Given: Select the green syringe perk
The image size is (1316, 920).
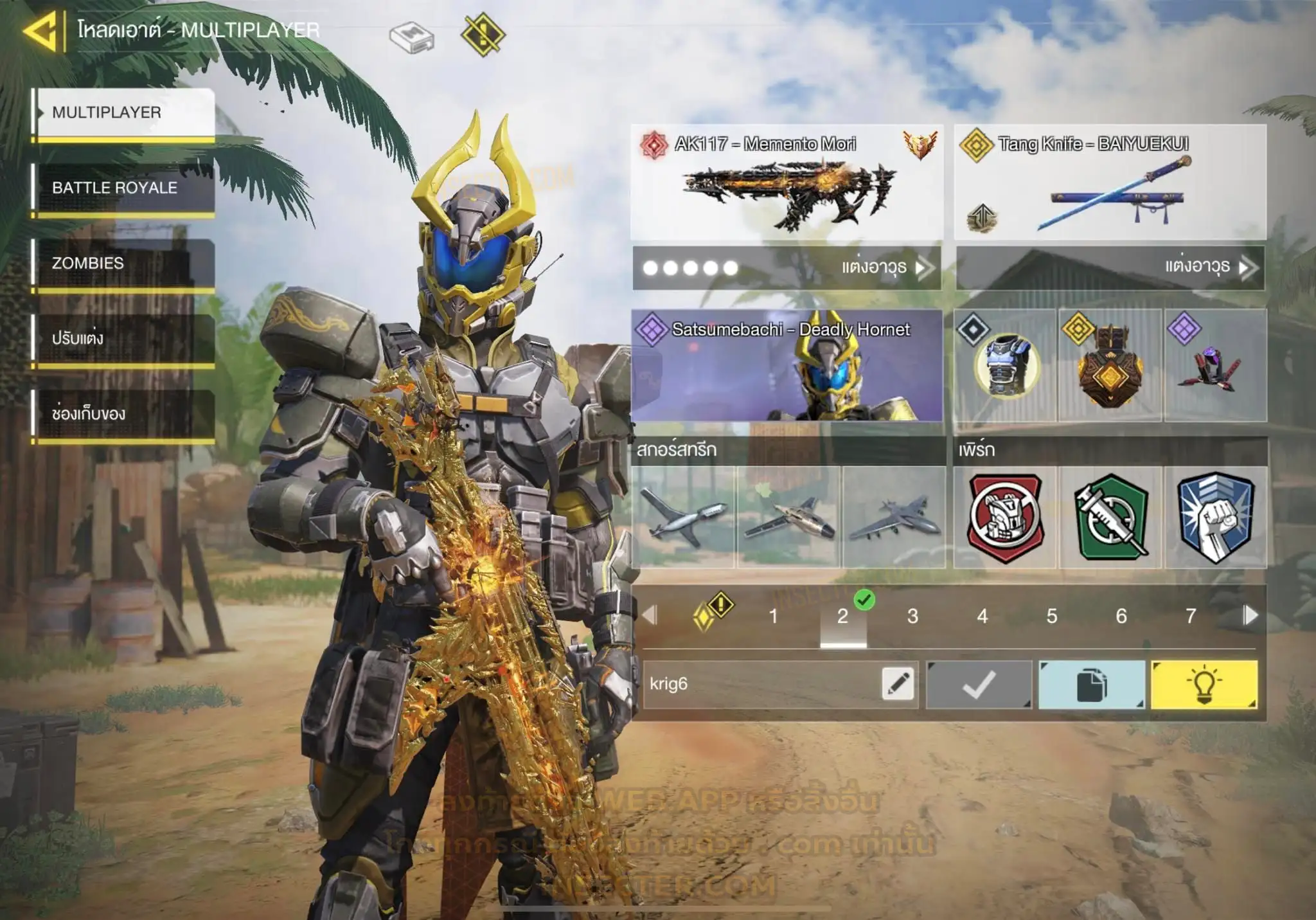Looking at the screenshot, I should pyautogui.click(x=1111, y=518).
